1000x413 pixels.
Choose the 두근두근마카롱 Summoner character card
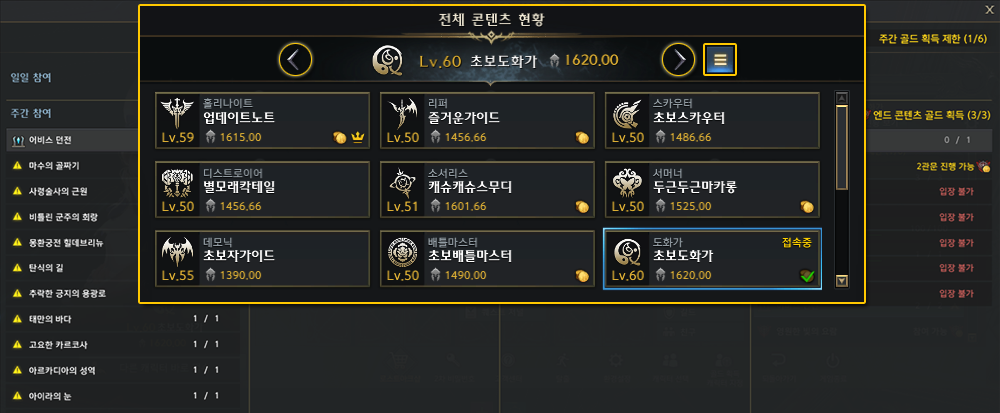click(x=712, y=189)
